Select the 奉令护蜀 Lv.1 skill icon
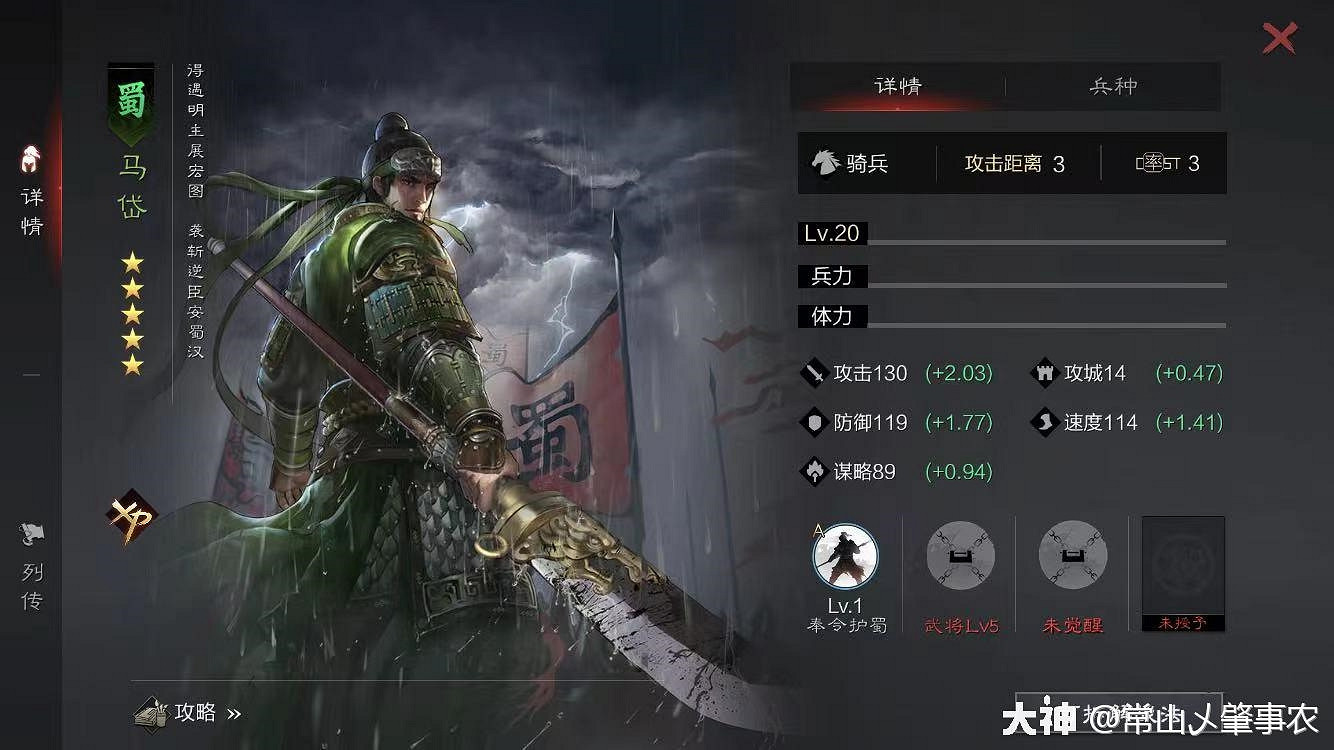The height and width of the screenshot is (750, 1334). click(843, 555)
